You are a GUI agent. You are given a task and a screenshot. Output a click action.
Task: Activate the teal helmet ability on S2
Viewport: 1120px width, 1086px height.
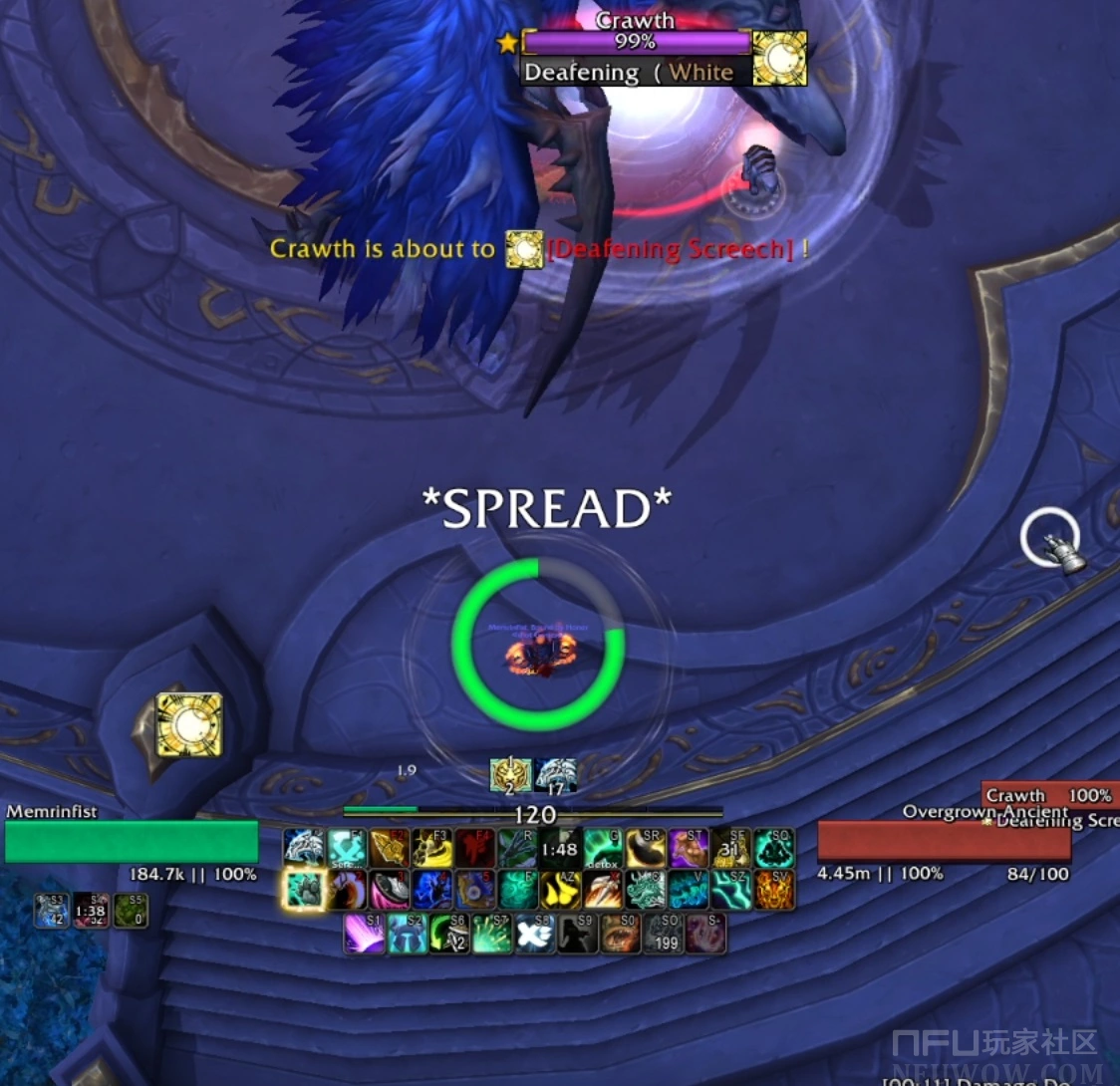(x=408, y=934)
